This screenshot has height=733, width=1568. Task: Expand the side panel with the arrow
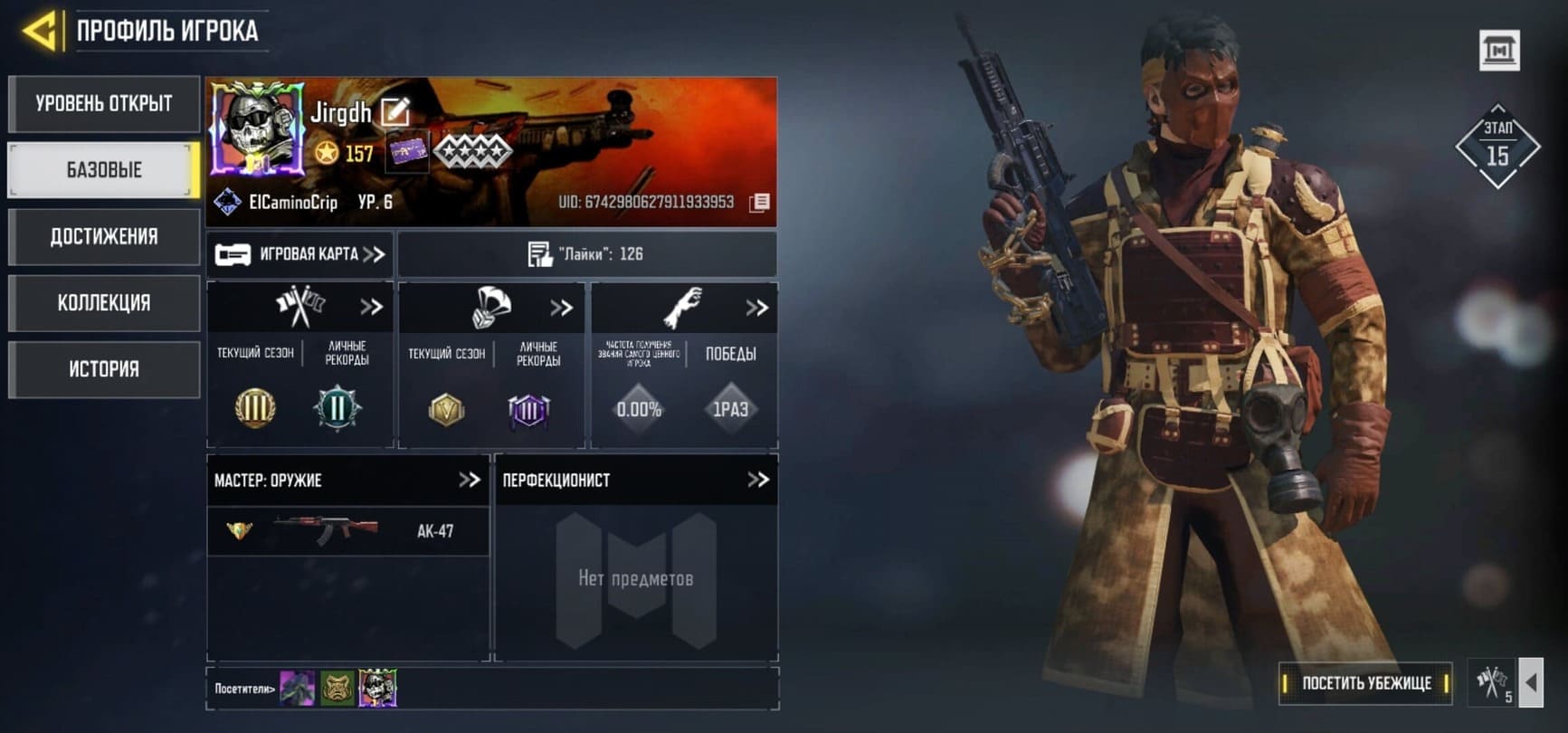point(1531,682)
